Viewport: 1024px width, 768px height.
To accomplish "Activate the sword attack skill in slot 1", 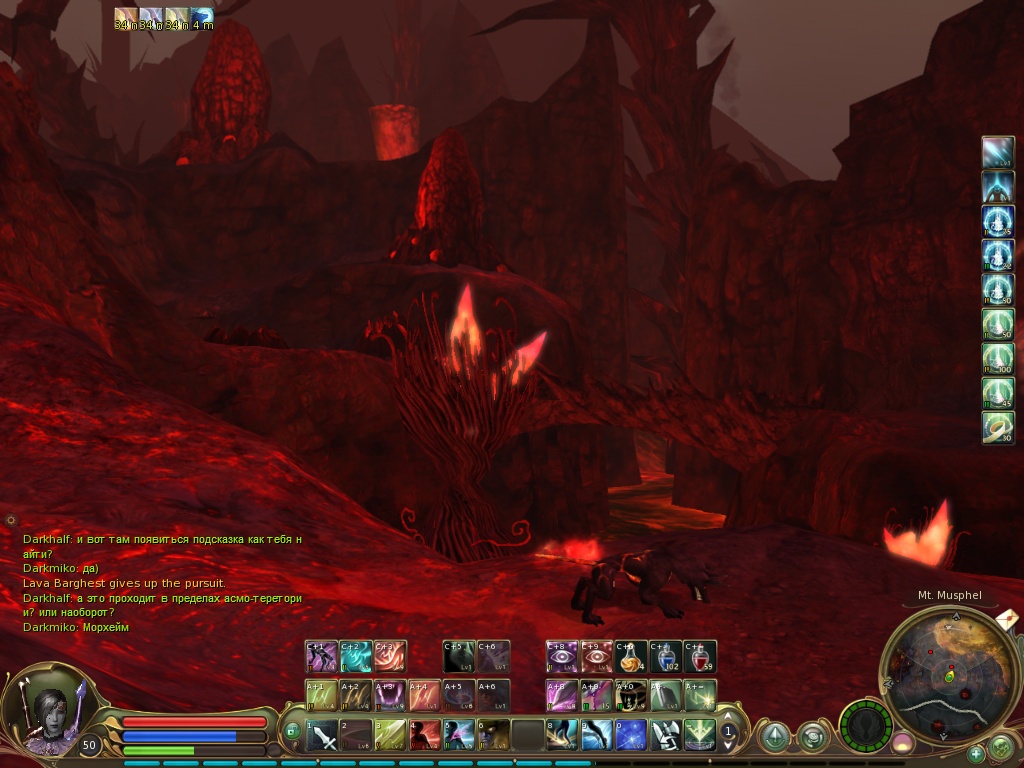I will click(x=323, y=736).
